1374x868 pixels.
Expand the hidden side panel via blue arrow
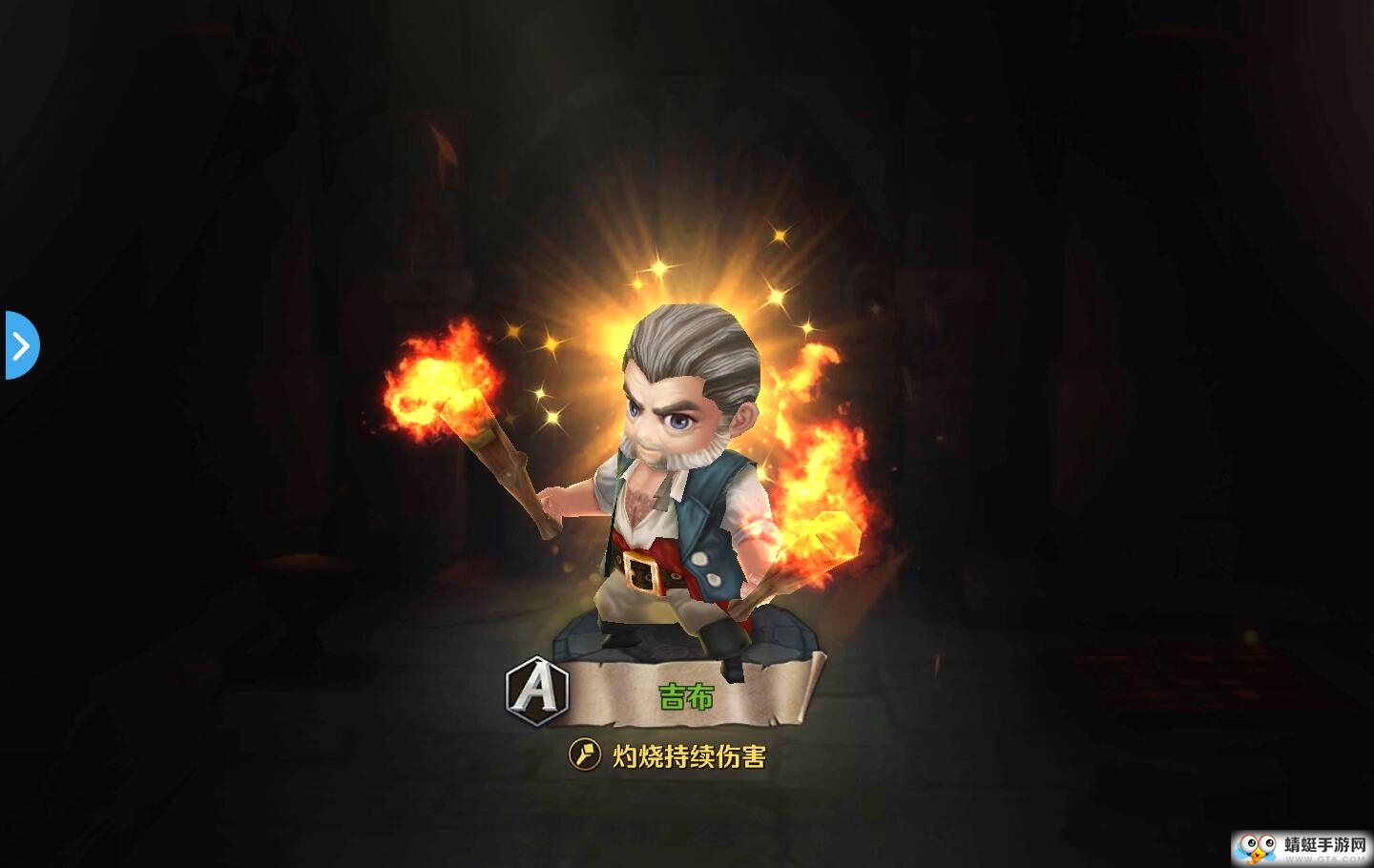coord(21,346)
